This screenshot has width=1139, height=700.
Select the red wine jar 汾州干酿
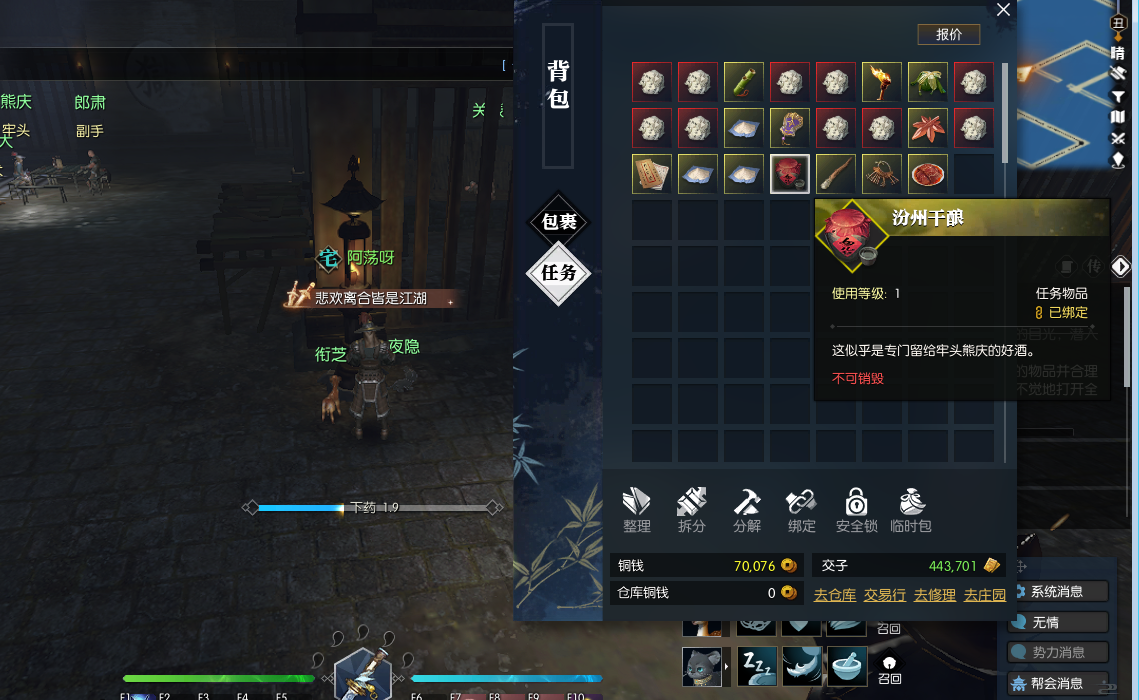tap(790, 174)
